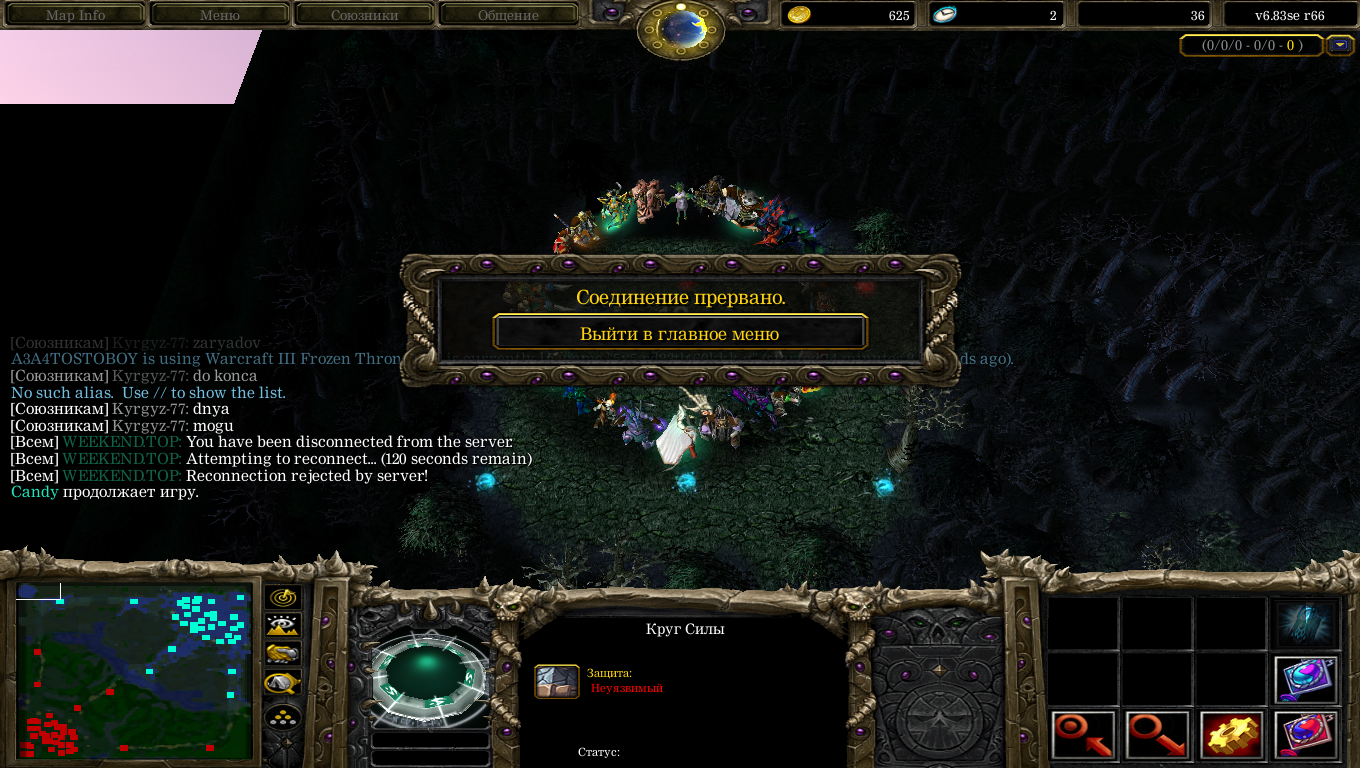Click the formation movement toggle button
Image resolution: width=1360 pixels, height=768 pixels.
[x=284, y=717]
